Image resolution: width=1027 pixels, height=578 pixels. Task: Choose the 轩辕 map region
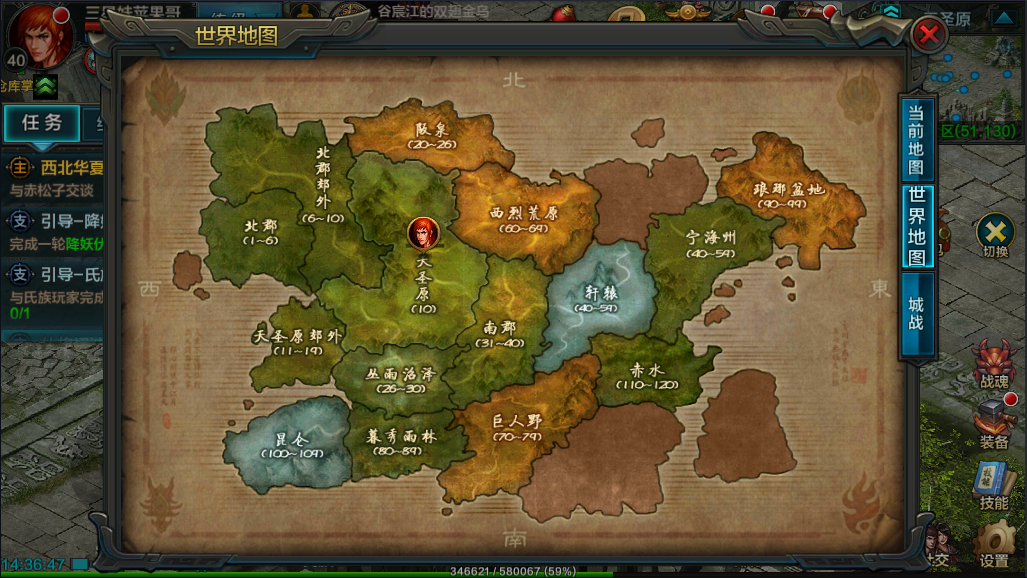point(594,297)
